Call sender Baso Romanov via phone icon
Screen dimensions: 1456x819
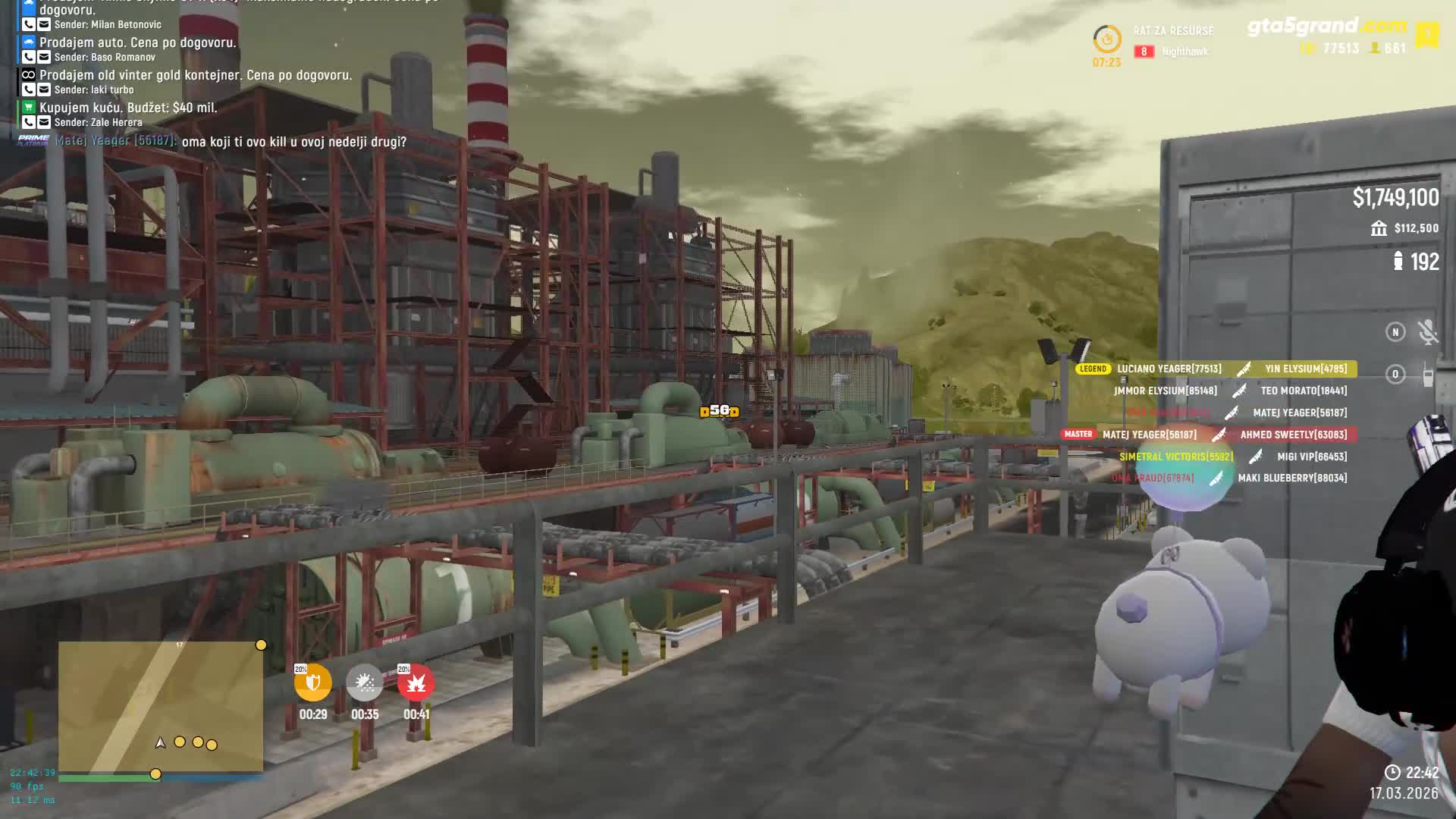tap(29, 57)
